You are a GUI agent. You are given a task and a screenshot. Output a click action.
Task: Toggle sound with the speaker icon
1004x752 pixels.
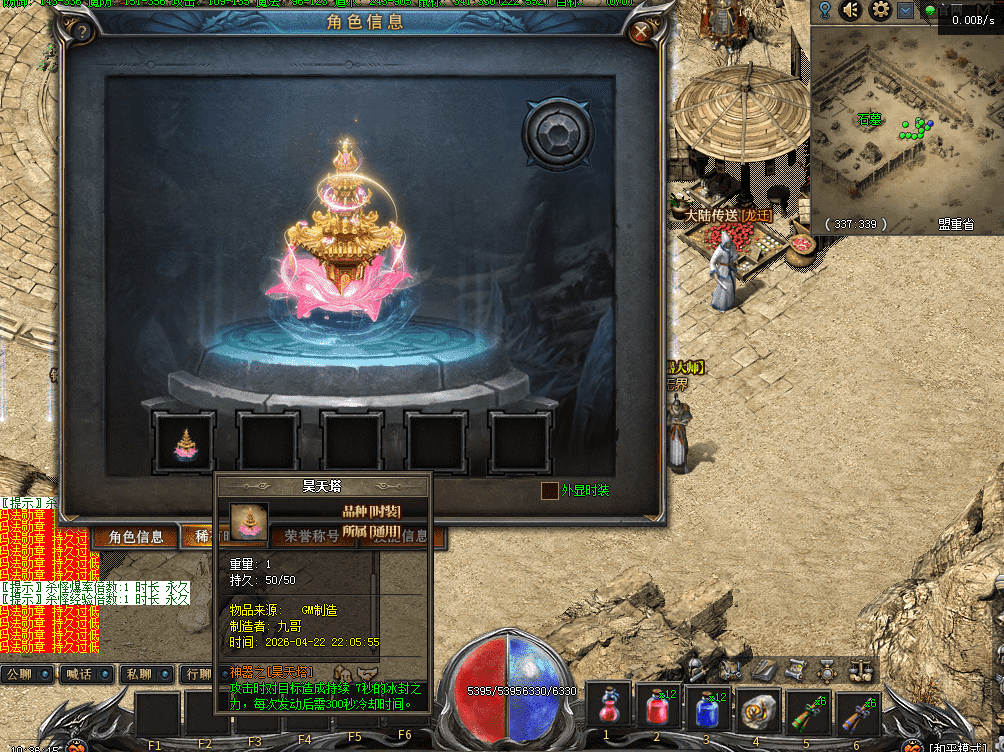coord(851,10)
